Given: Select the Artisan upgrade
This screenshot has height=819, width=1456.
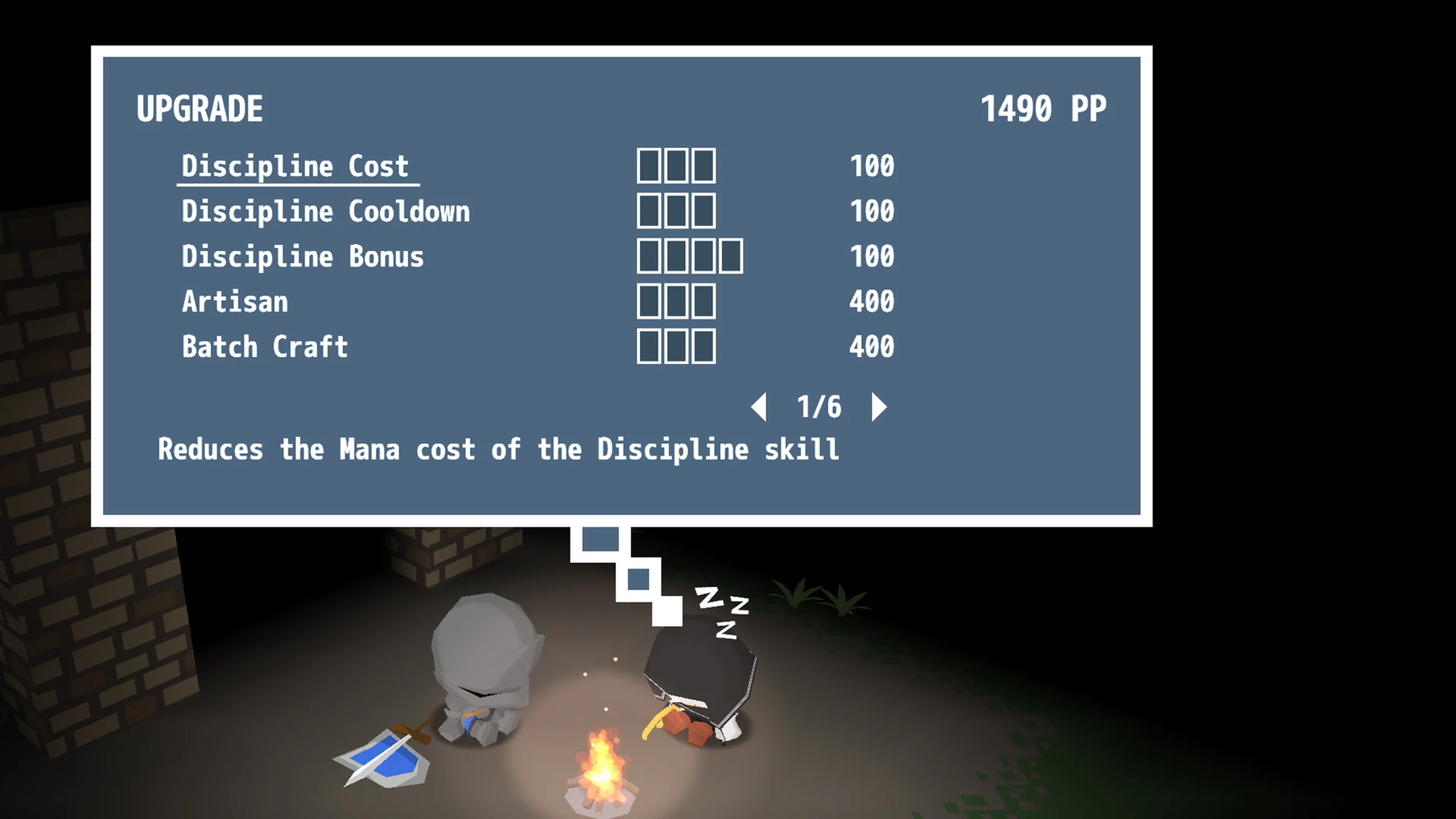Looking at the screenshot, I should coord(235,302).
